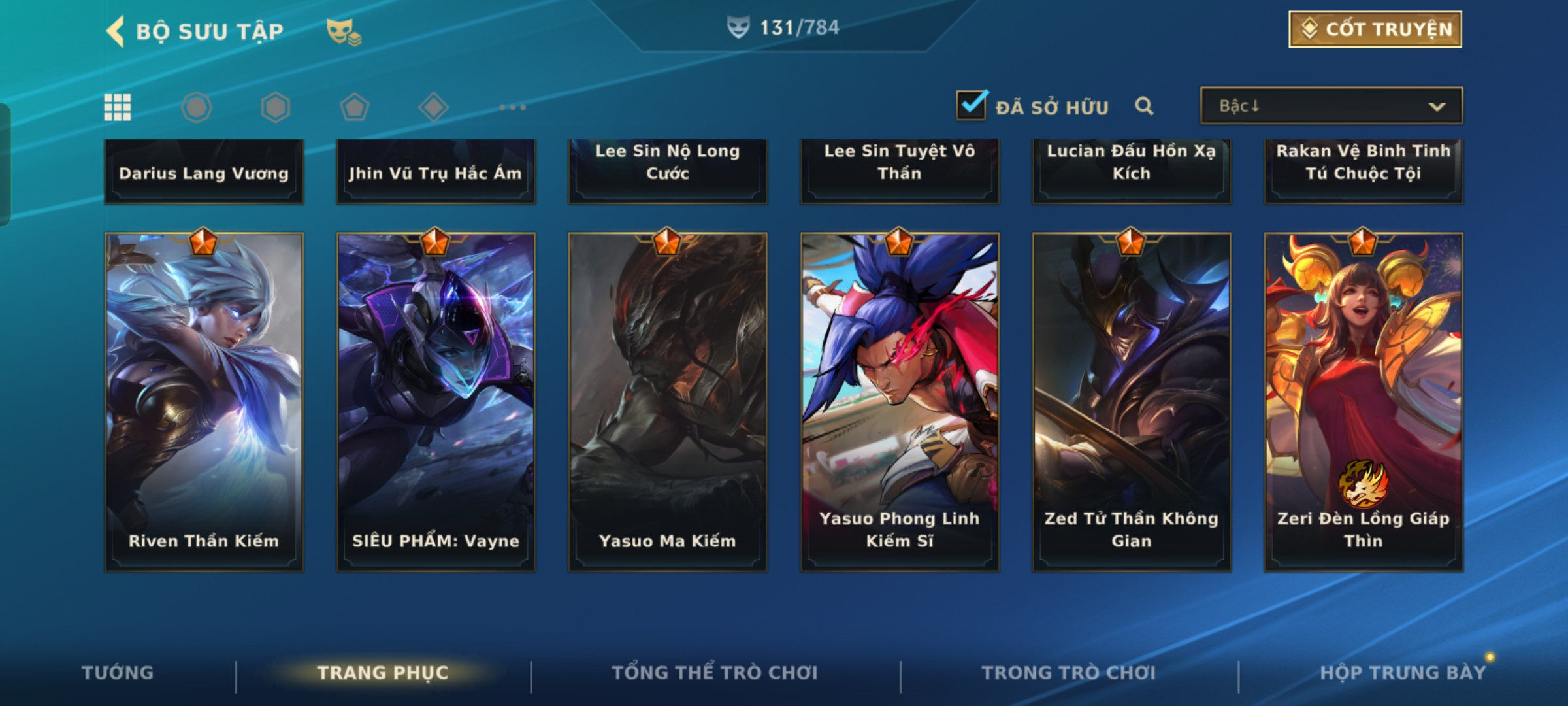Open the Cốt Truyện button
This screenshot has width=1568, height=706.
(x=1375, y=29)
